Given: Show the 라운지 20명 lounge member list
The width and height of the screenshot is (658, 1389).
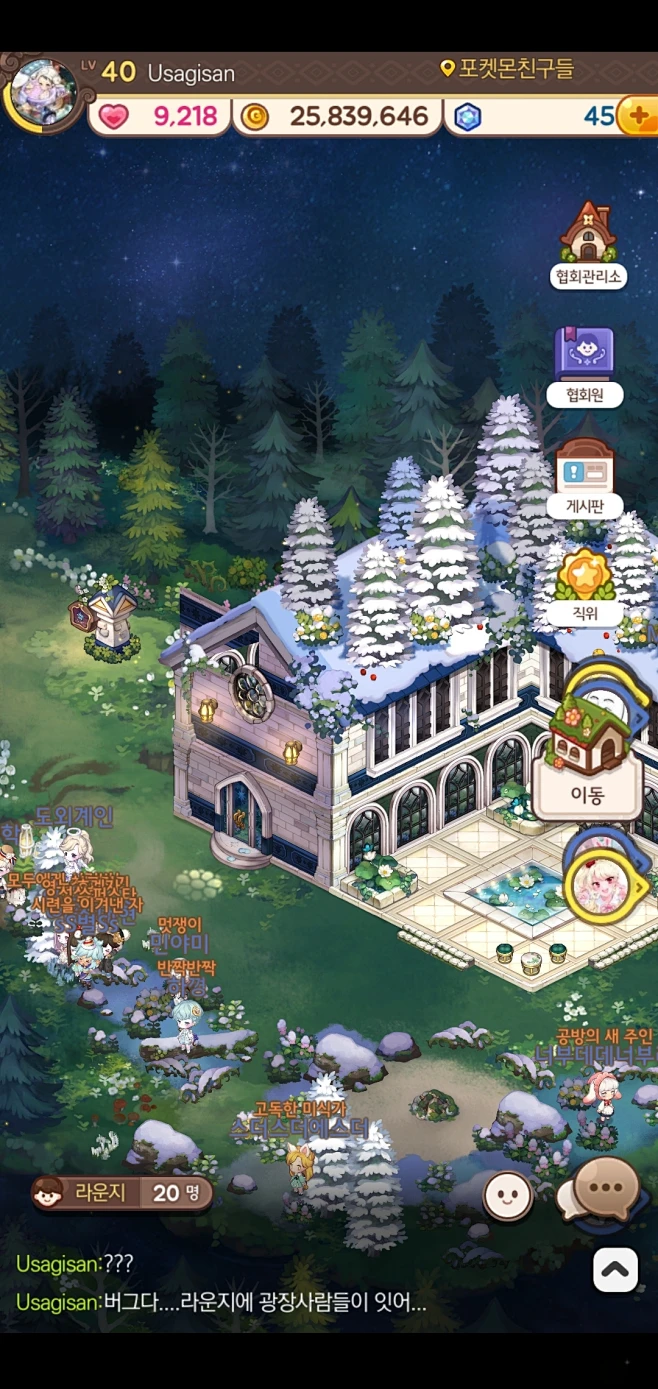Looking at the screenshot, I should 122,1192.
